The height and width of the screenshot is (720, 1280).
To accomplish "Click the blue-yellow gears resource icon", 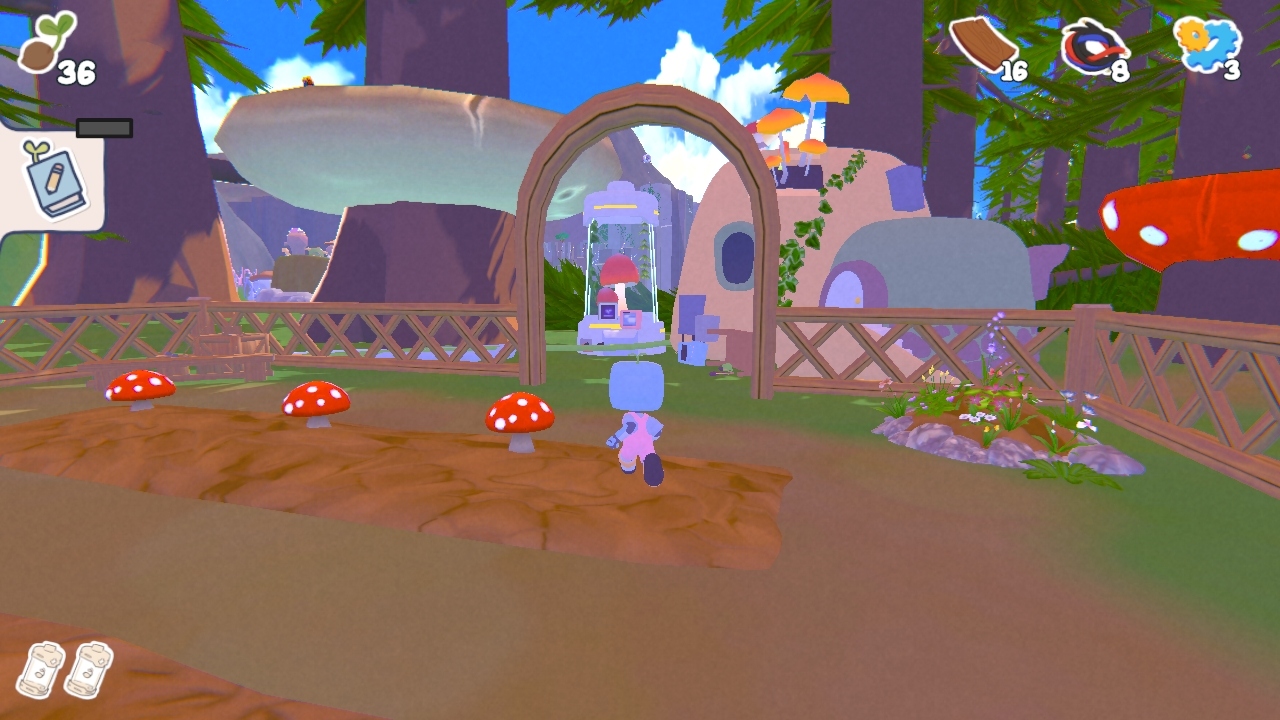I will coord(1206,42).
